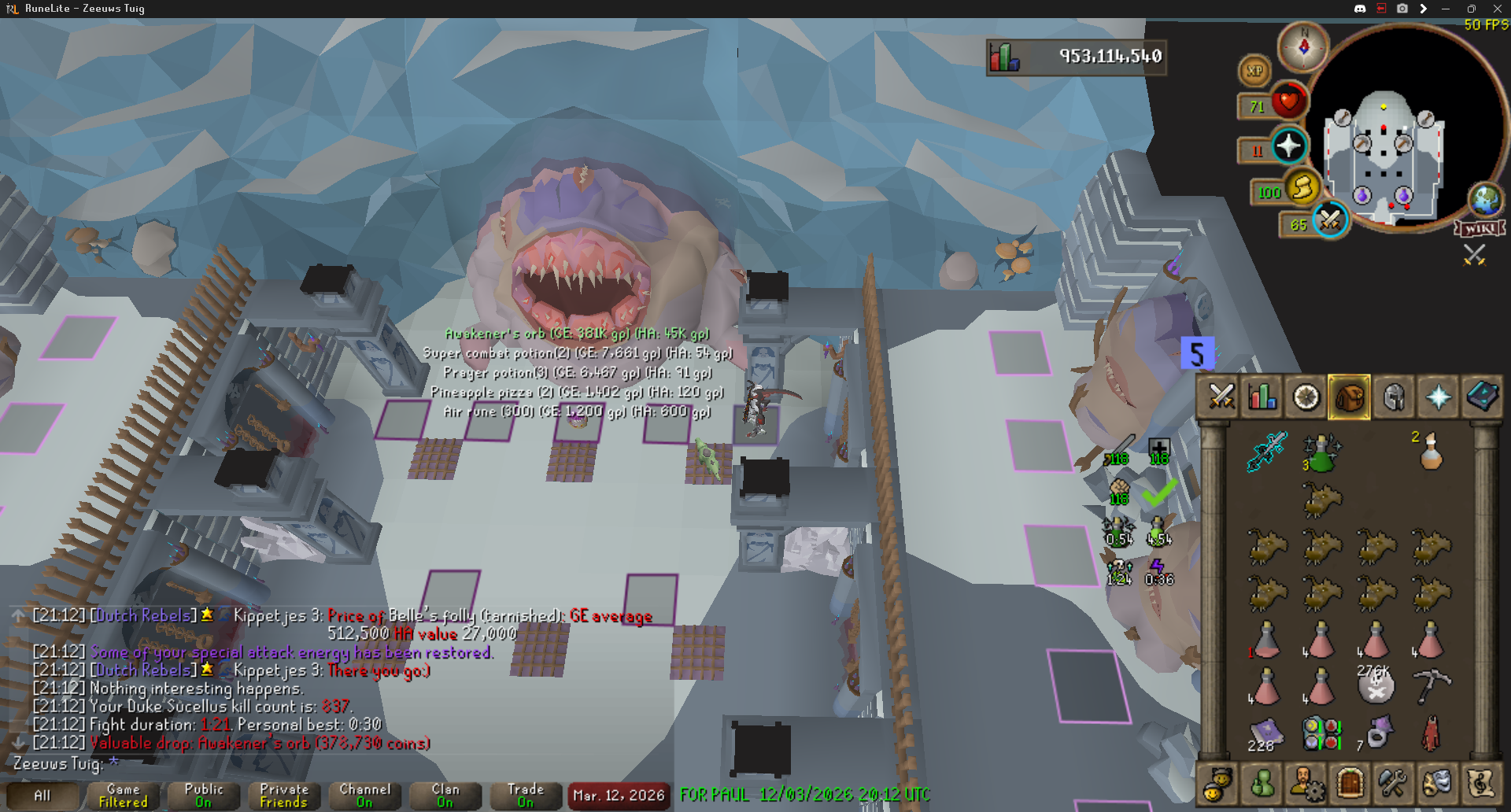This screenshot has height=812, width=1511.
Task: Open the Worn Equipment tab
Action: [x=1394, y=397]
